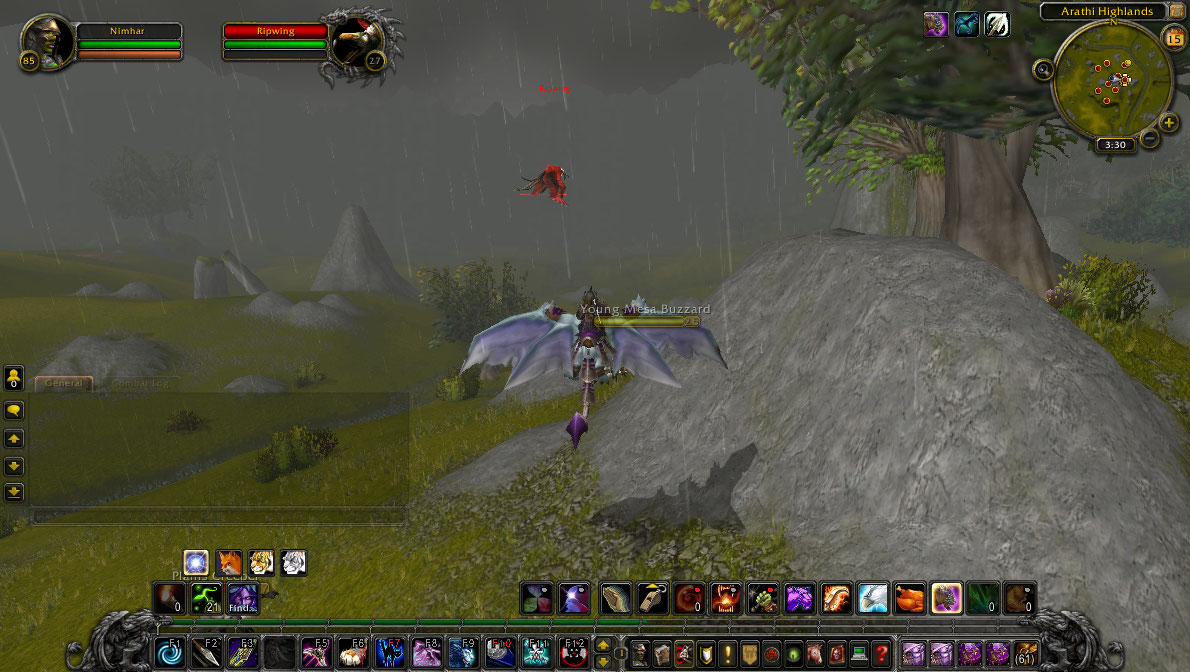Open the red question mark help button

pos(880,653)
